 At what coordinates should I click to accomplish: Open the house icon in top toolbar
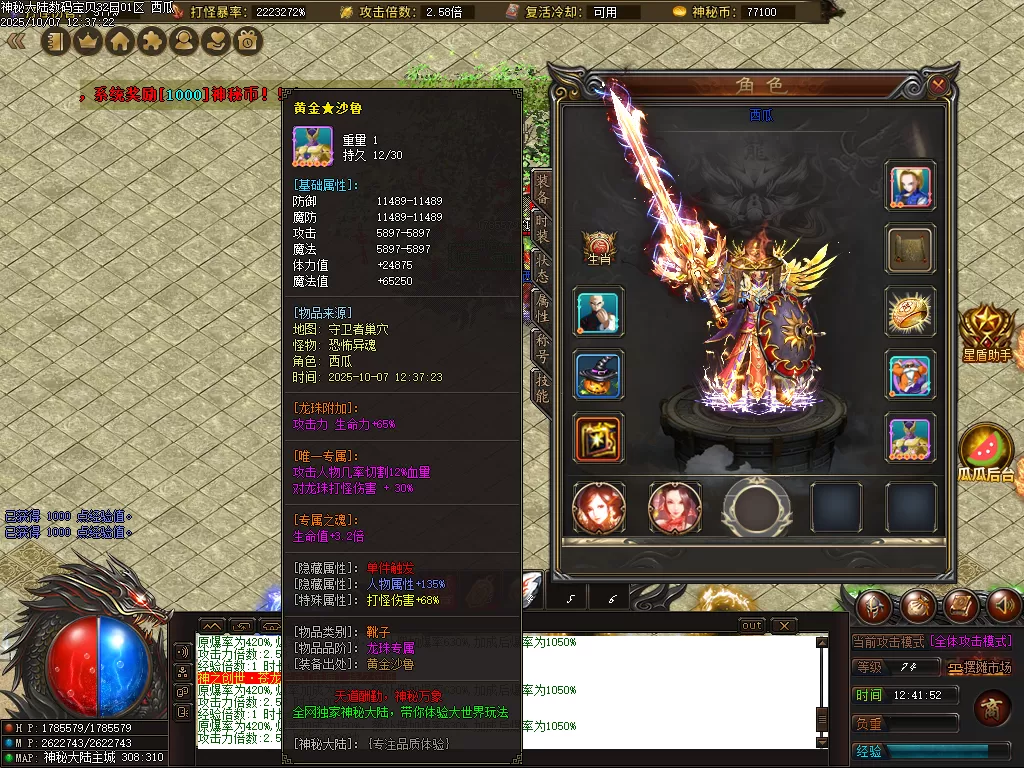[x=120, y=42]
